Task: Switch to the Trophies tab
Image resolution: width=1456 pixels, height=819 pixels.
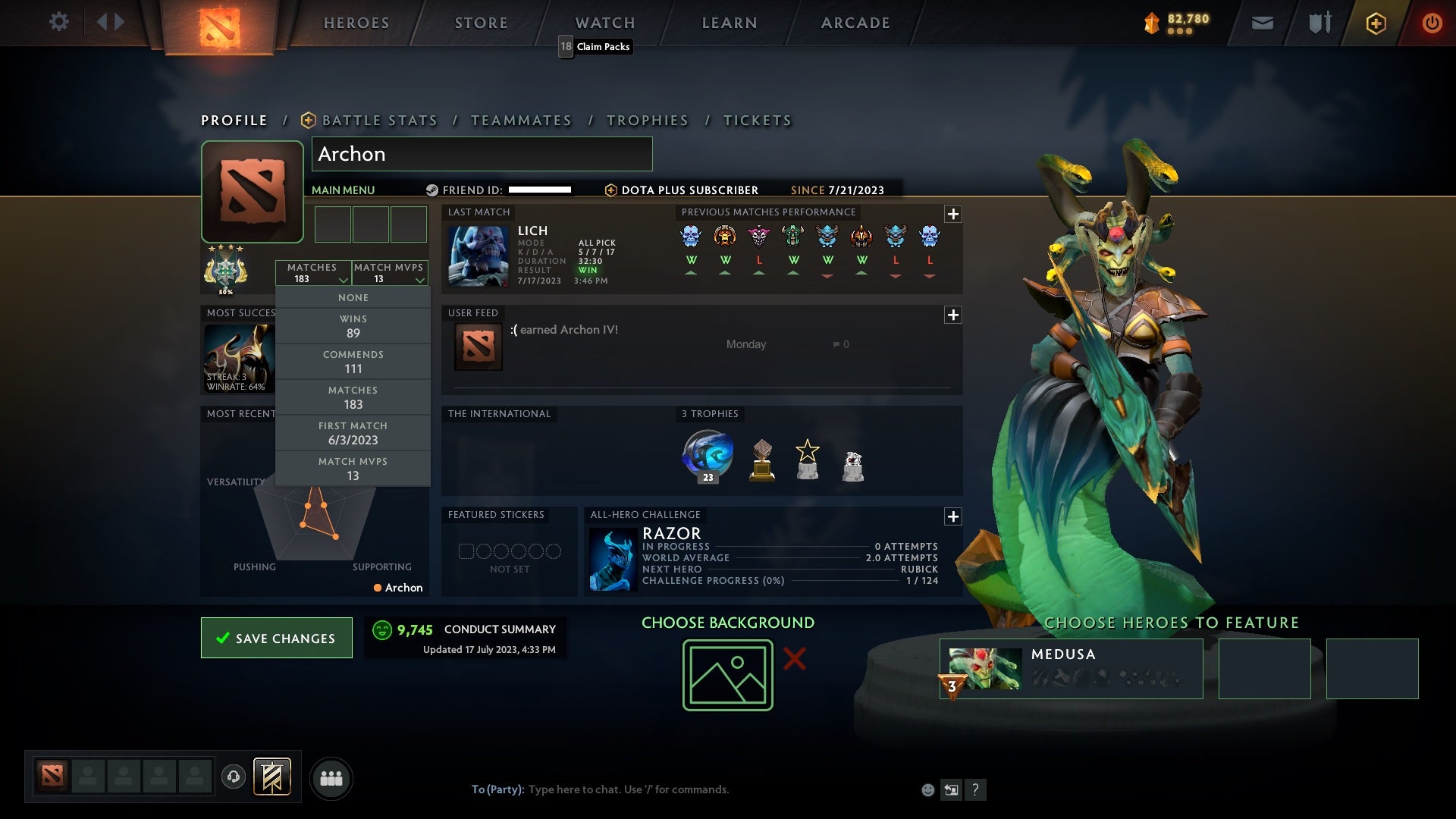Action: [x=647, y=120]
